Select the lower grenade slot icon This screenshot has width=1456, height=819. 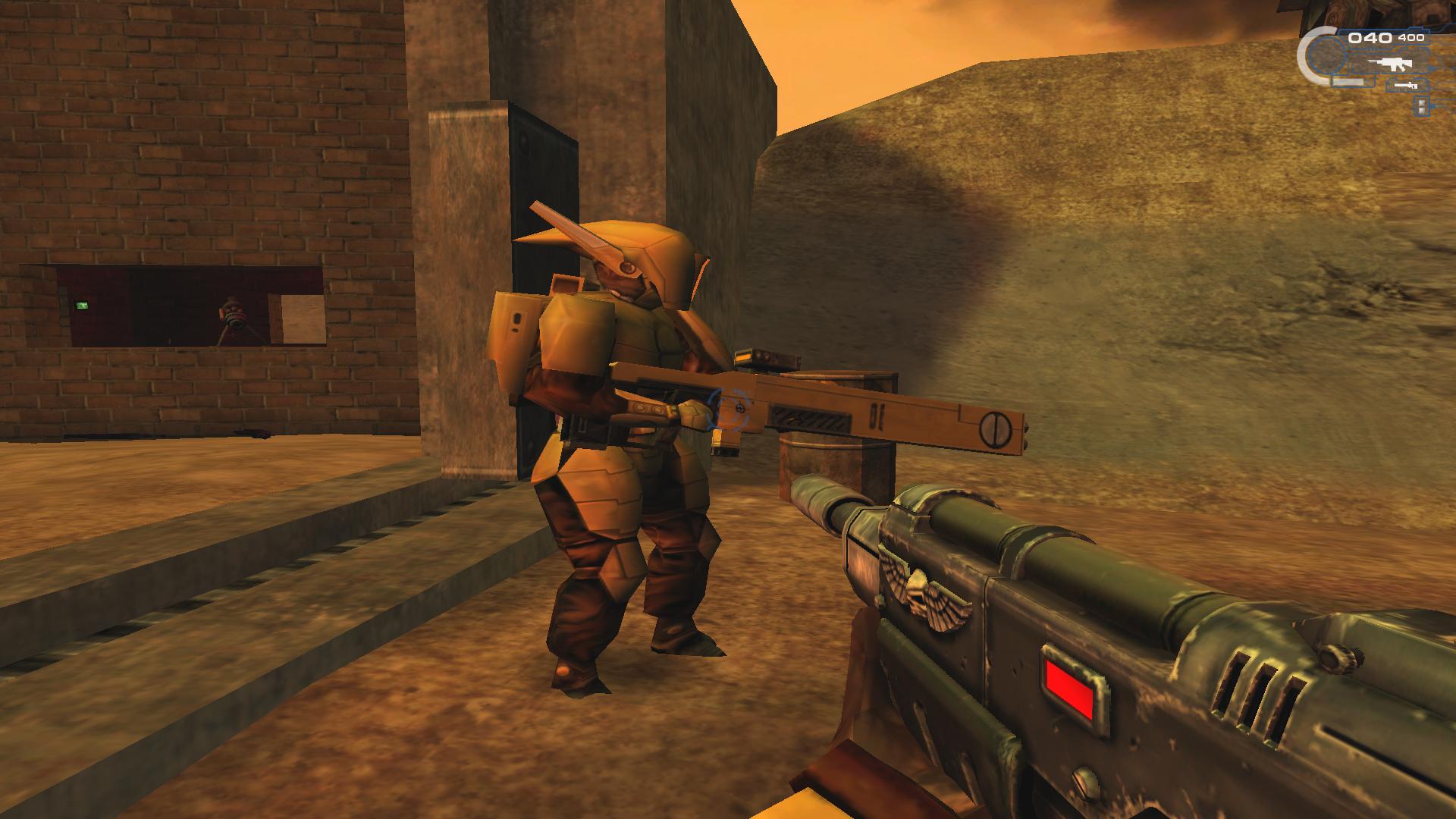tap(1420, 111)
